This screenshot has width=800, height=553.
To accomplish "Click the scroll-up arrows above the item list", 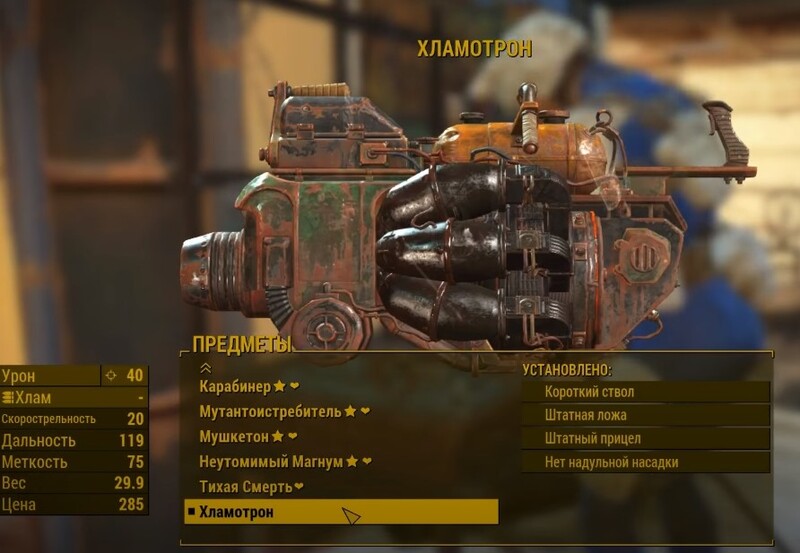I will tap(206, 368).
